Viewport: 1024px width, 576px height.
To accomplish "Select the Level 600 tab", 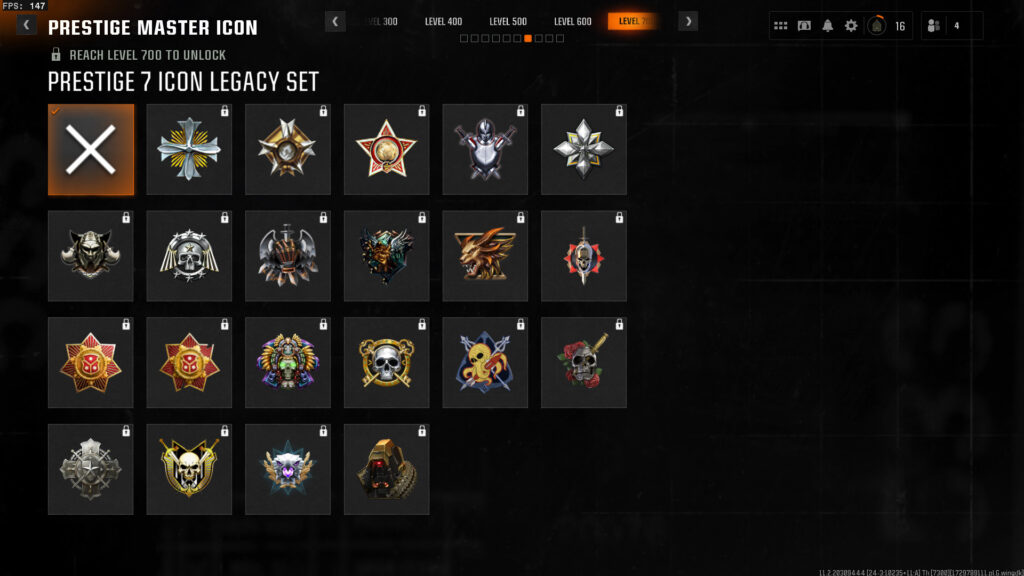I will [572, 21].
